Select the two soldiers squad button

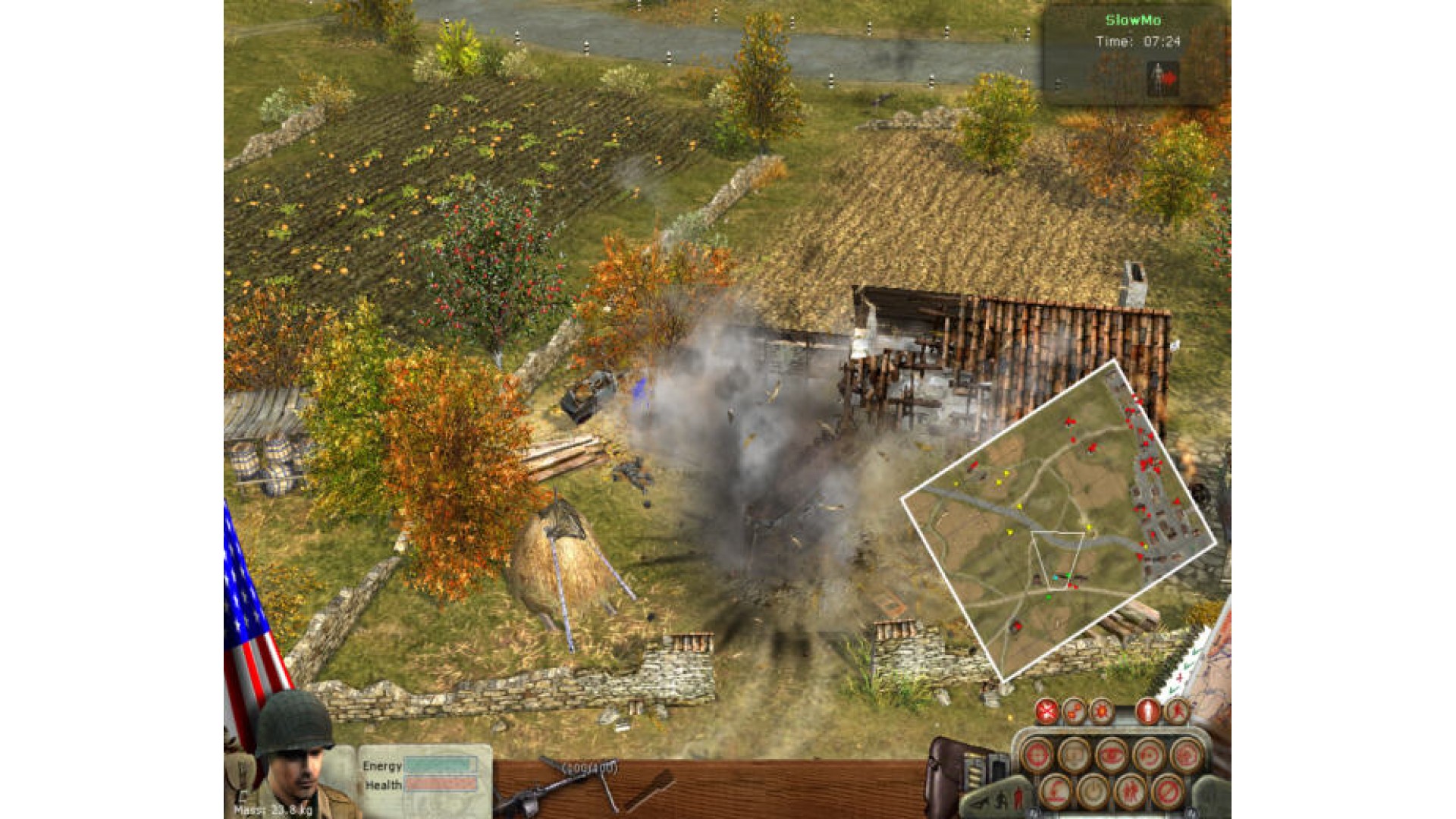tap(1130, 793)
